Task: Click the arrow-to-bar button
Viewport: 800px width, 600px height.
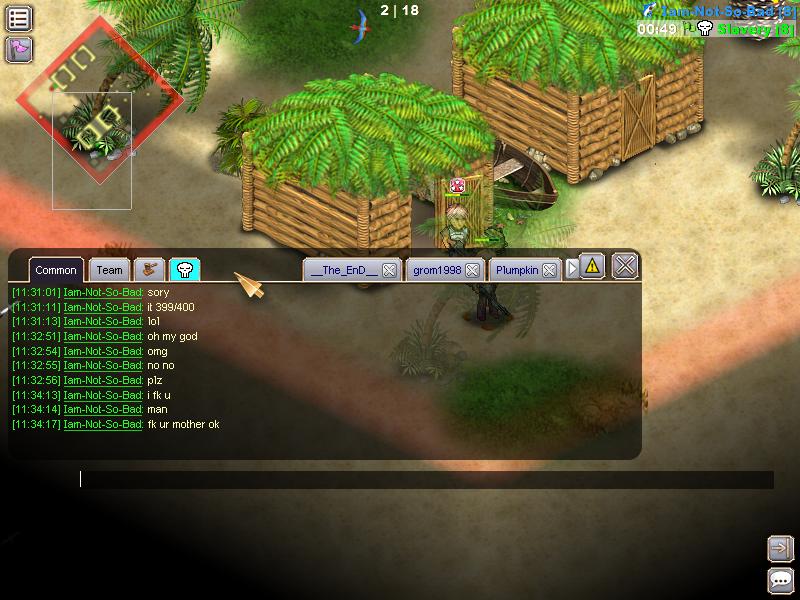Action: tap(780, 548)
